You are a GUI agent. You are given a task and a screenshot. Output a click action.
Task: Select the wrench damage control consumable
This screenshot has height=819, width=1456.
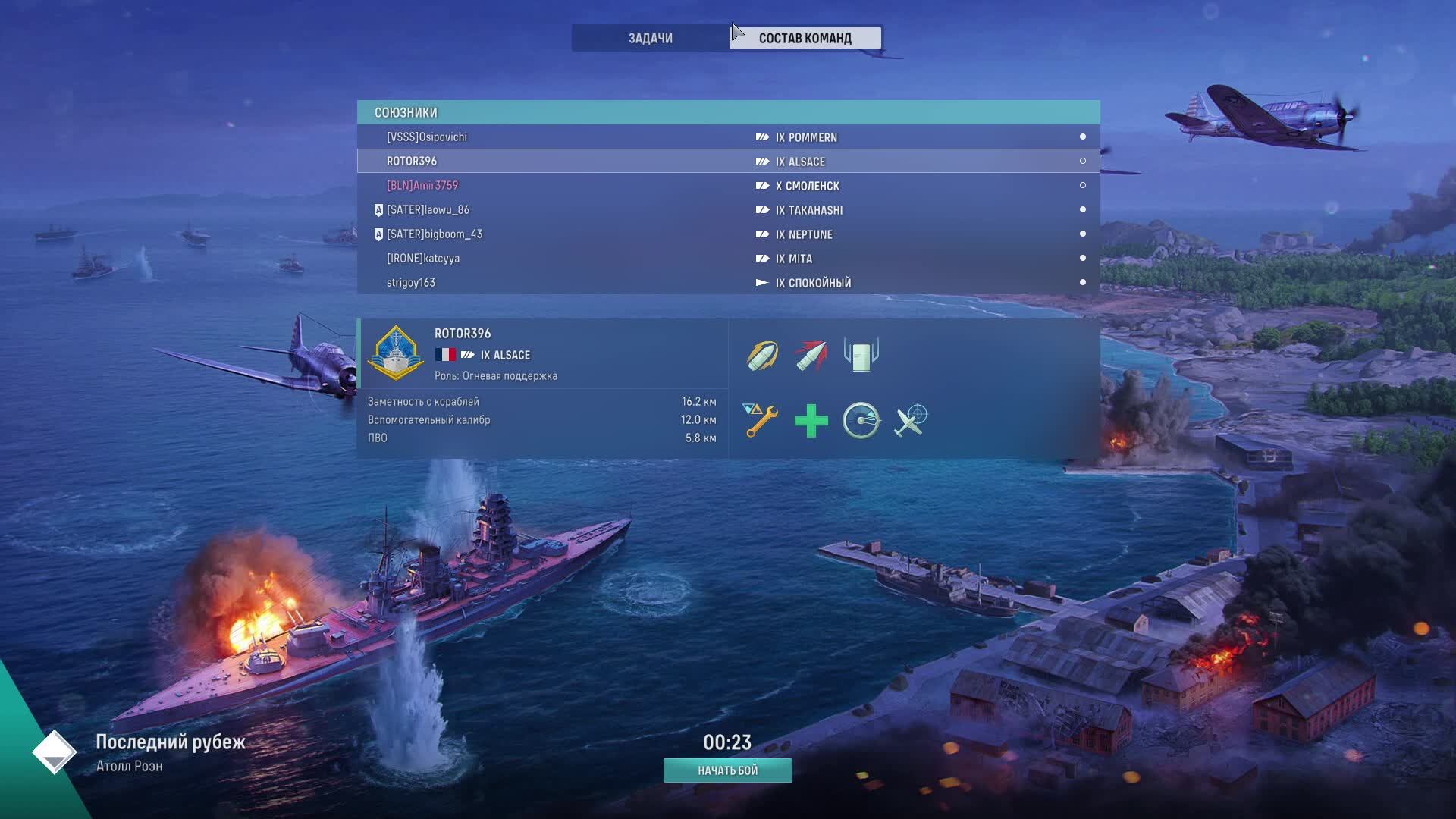(x=761, y=420)
